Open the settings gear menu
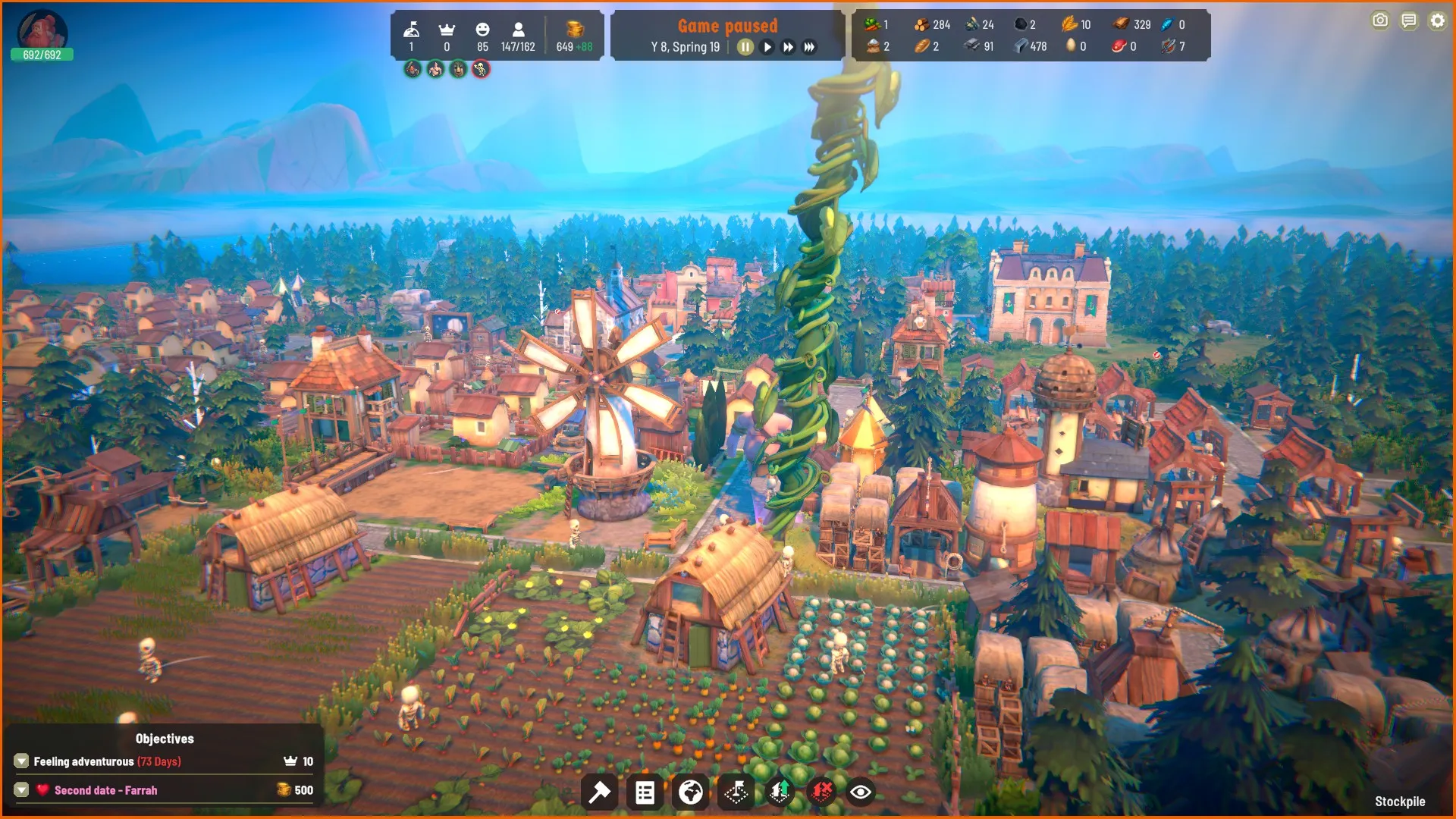 (1438, 21)
